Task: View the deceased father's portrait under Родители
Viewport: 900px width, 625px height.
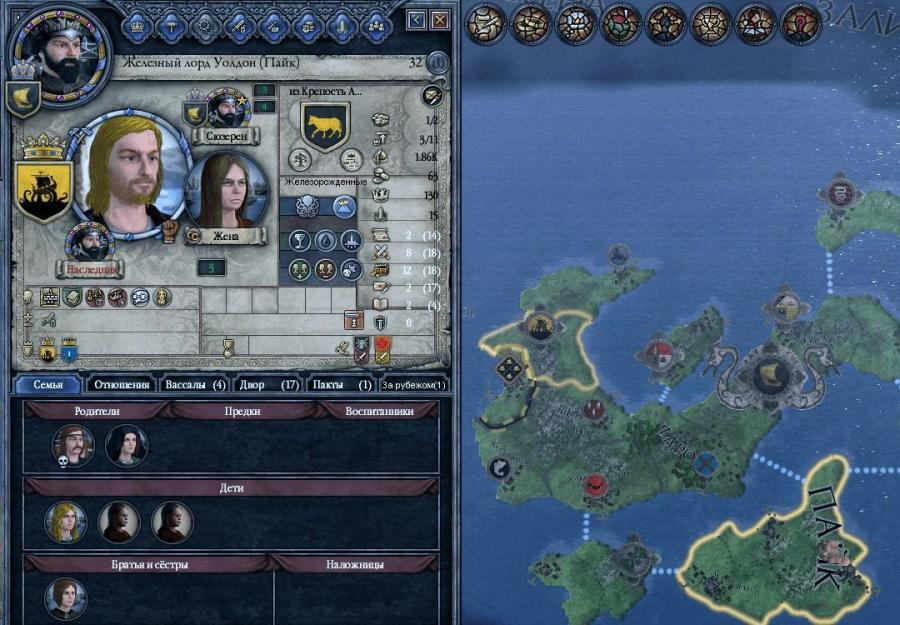Action: click(73, 445)
